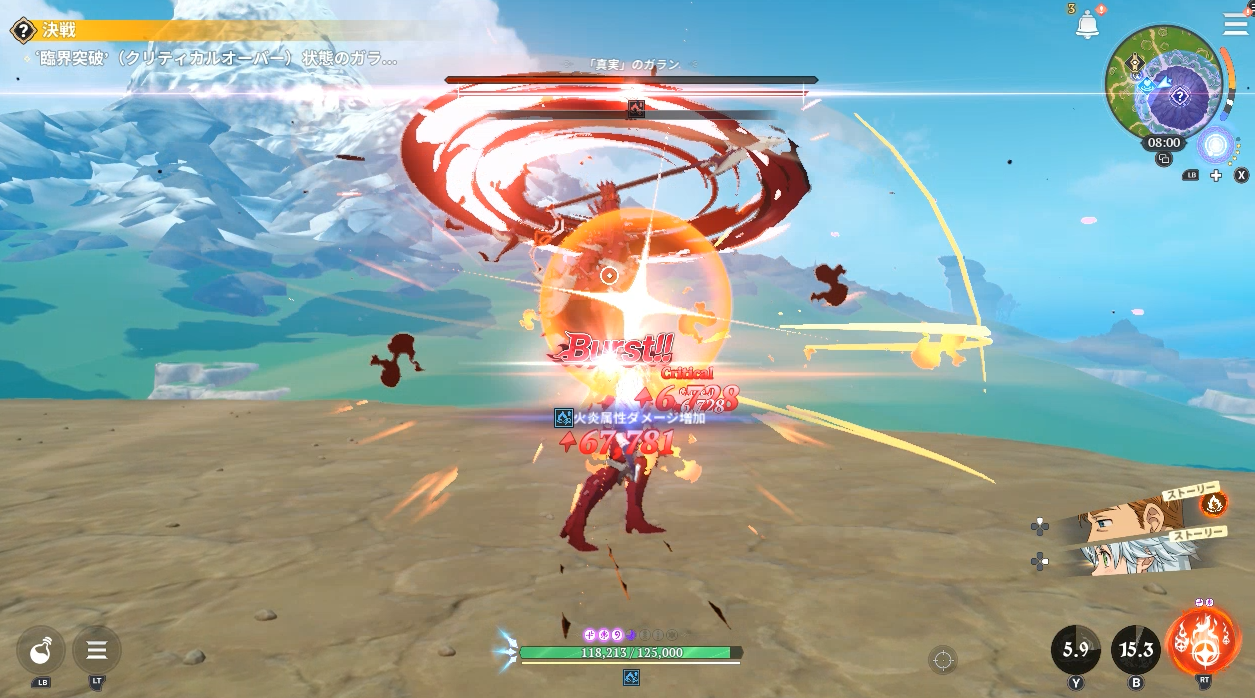This screenshot has width=1255, height=698.
Task: Use the potion flask item button
Action: (41, 651)
